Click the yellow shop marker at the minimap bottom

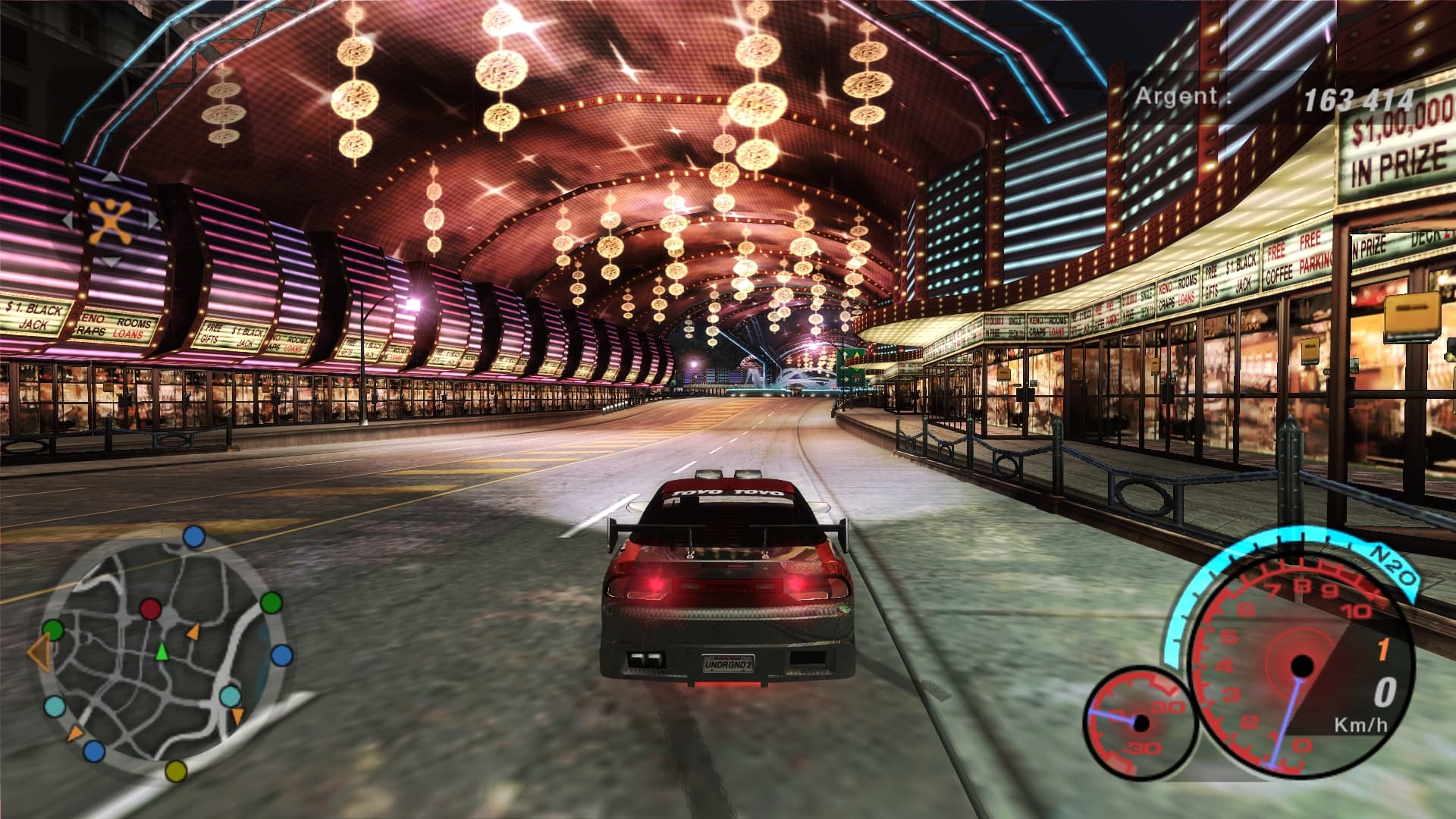point(175,772)
